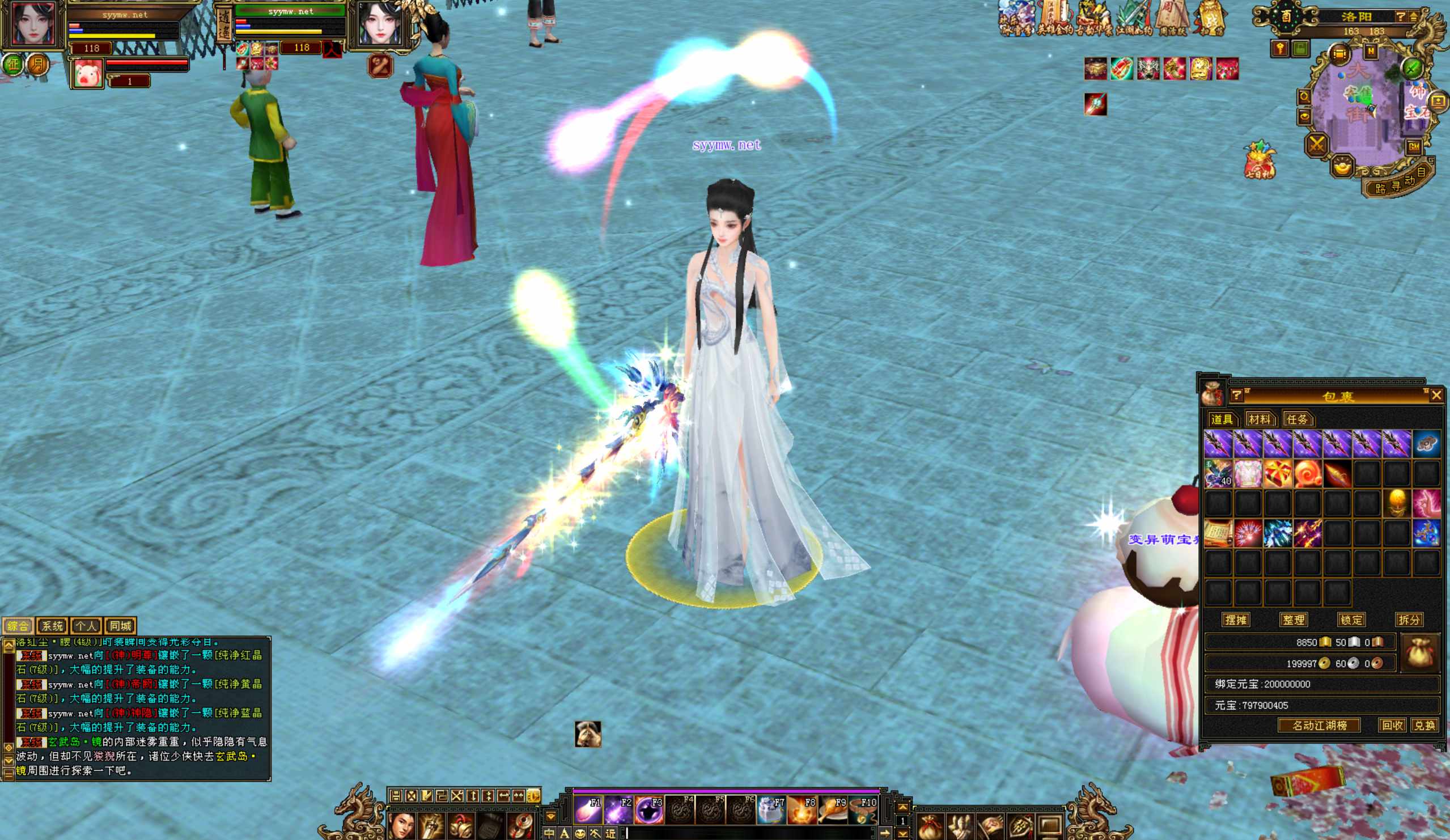Viewport: 1450px width, 840px height.
Task: Click the 回收 recycle button
Action: 1392,726
